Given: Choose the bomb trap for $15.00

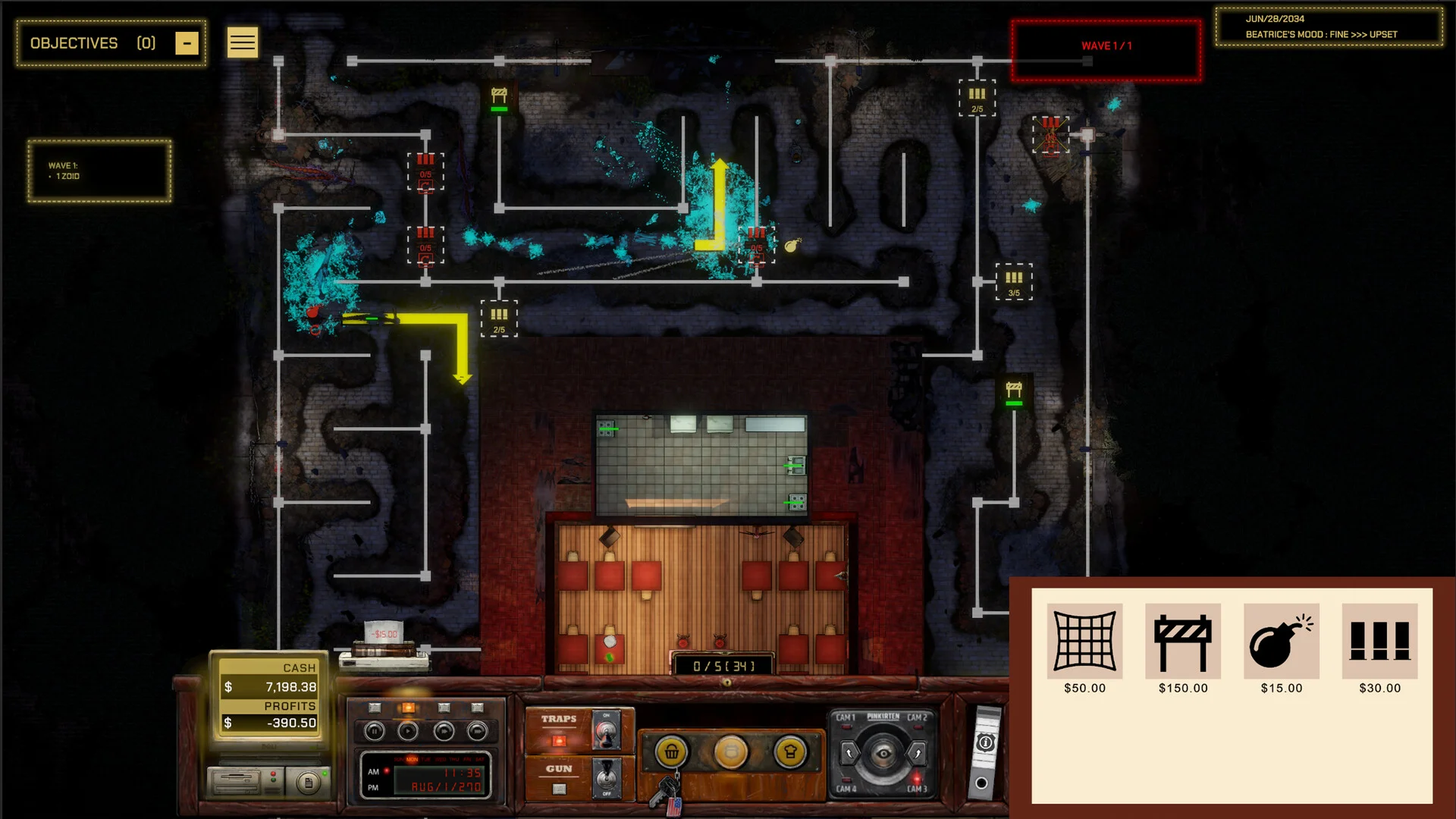Looking at the screenshot, I should tap(1281, 642).
